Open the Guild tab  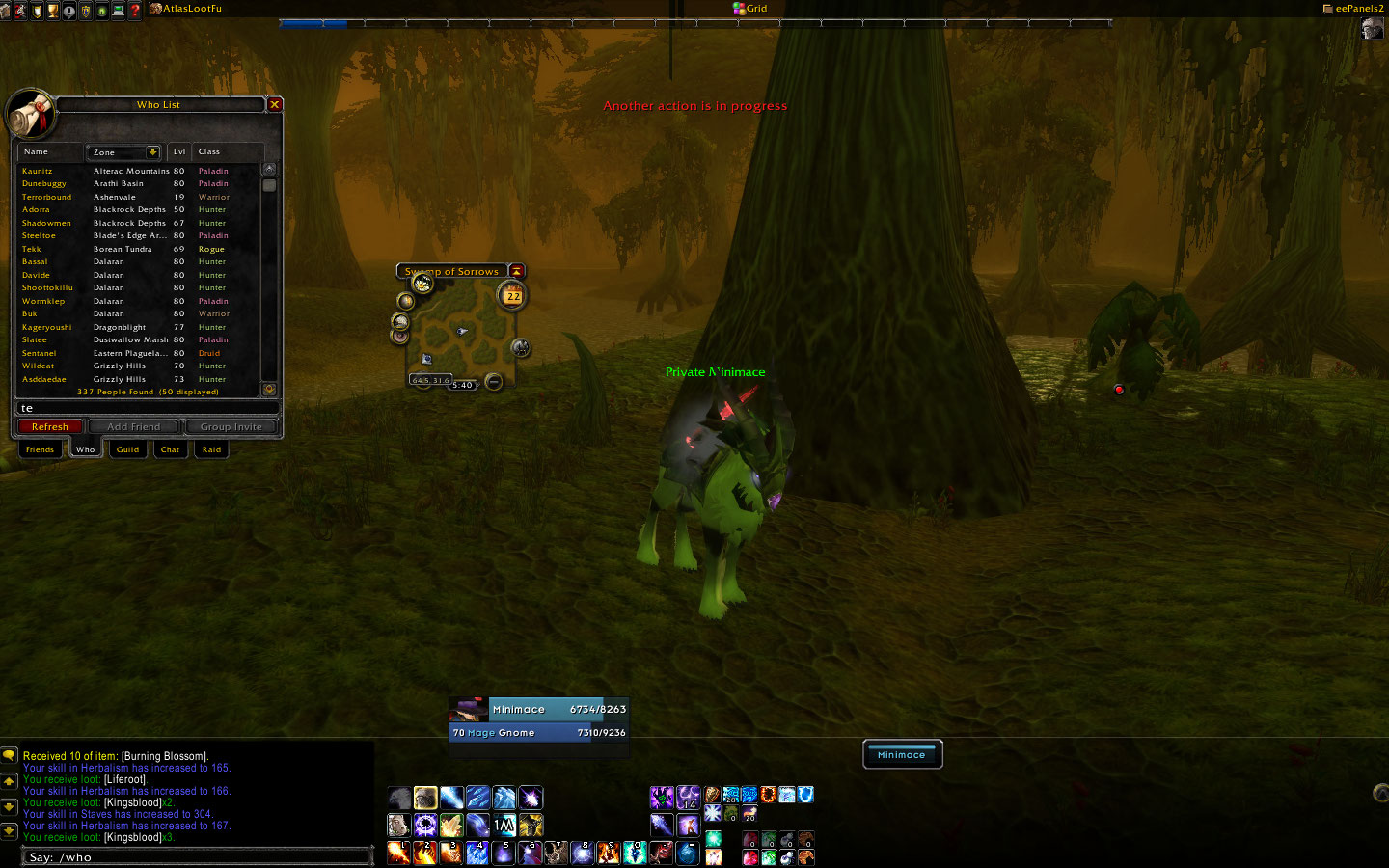[x=127, y=449]
